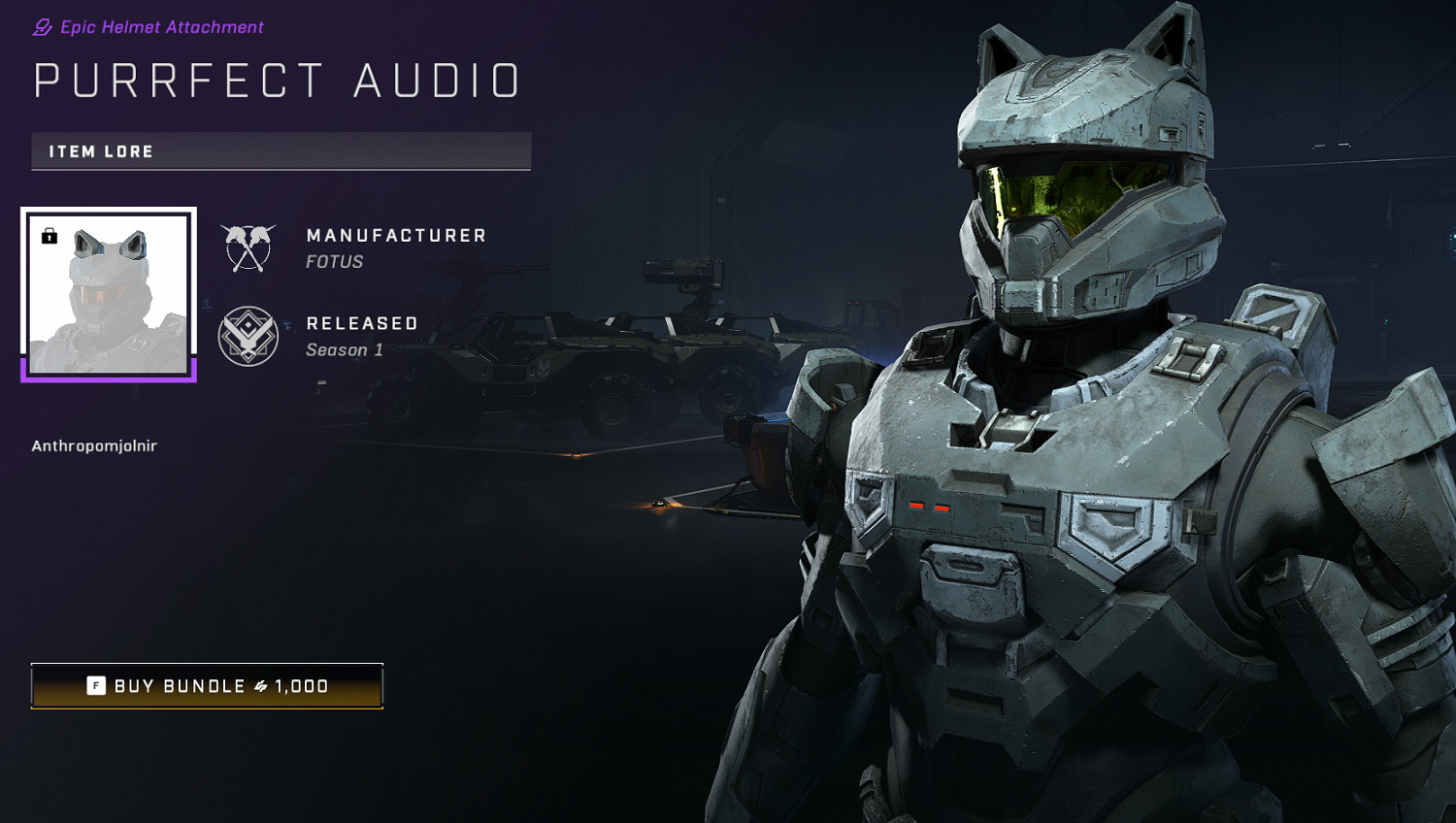
Task: Select the Purrfect Audio helmet thumbnail
Action: (x=109, y=293)
